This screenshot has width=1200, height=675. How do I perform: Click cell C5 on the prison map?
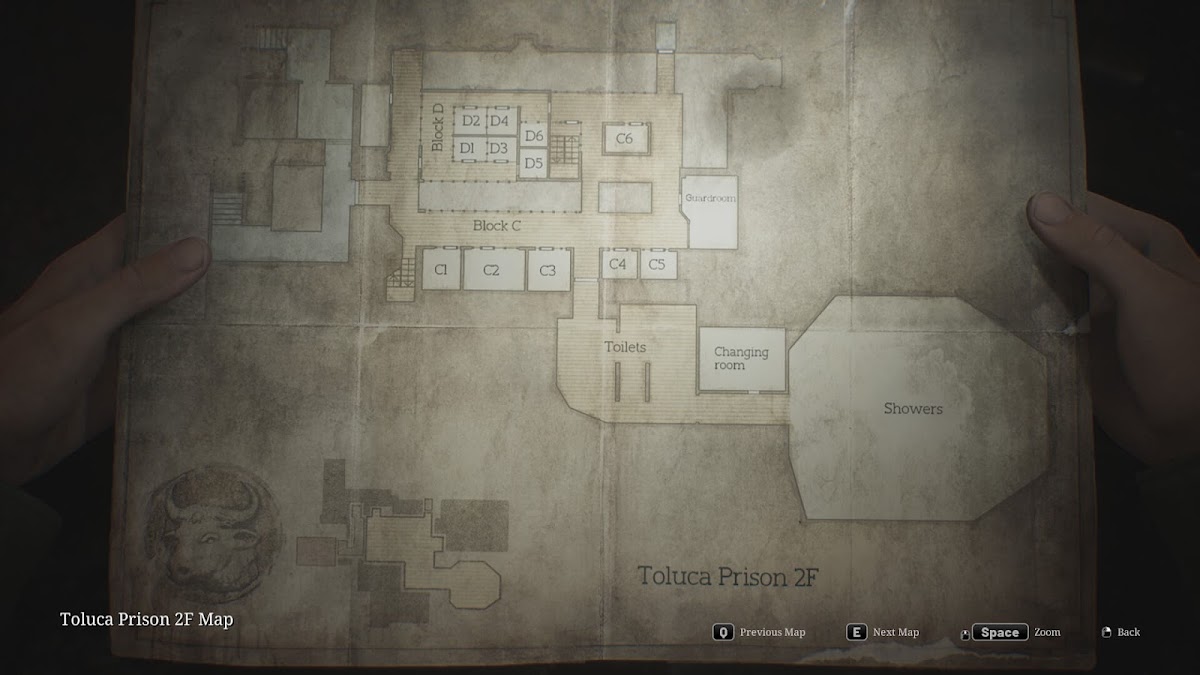pos(657,265)
